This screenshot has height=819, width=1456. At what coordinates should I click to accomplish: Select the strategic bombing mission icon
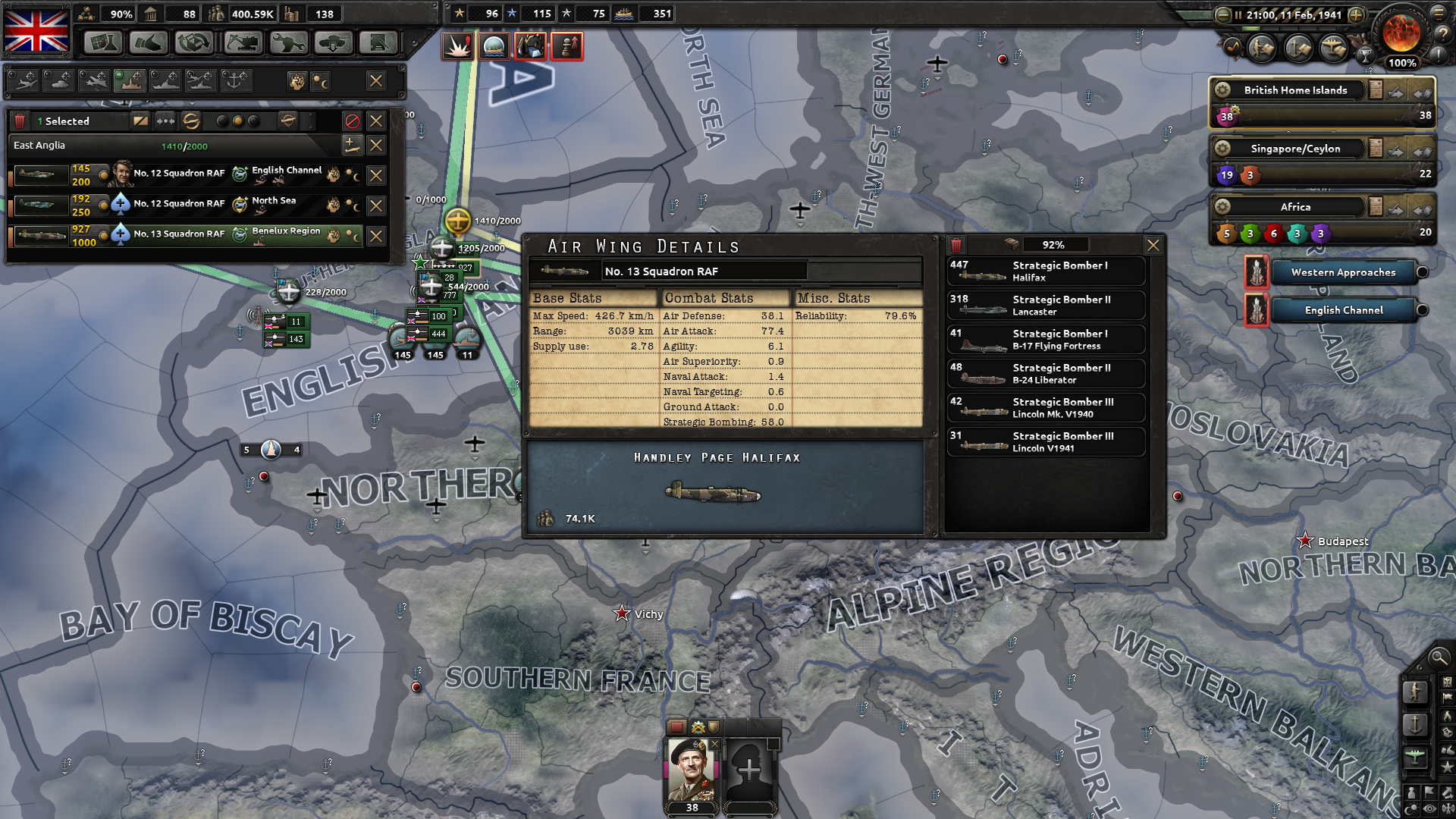(x=130, y=80)
